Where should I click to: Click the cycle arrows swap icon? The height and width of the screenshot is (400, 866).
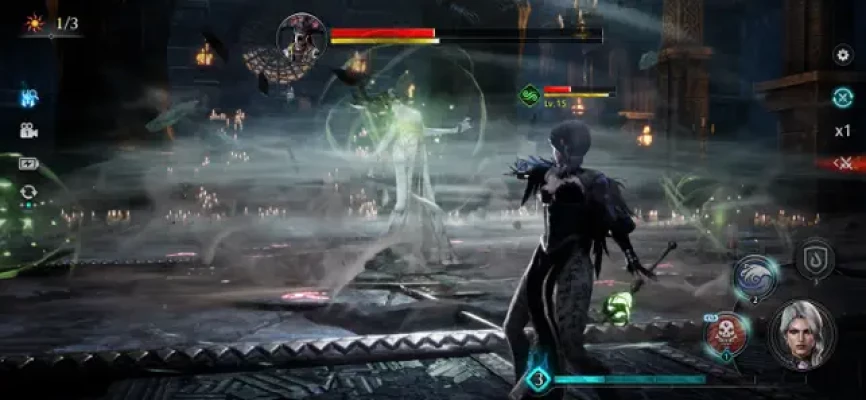click(28, 192)
